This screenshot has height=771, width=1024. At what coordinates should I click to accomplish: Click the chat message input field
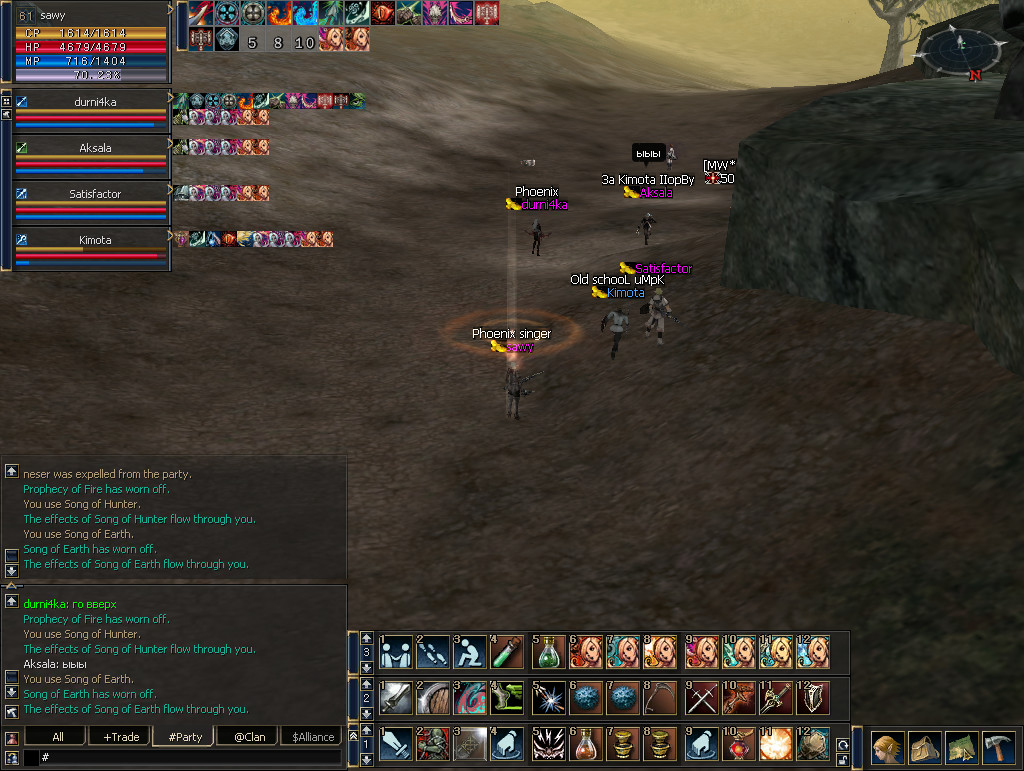(x=190, y=758)
